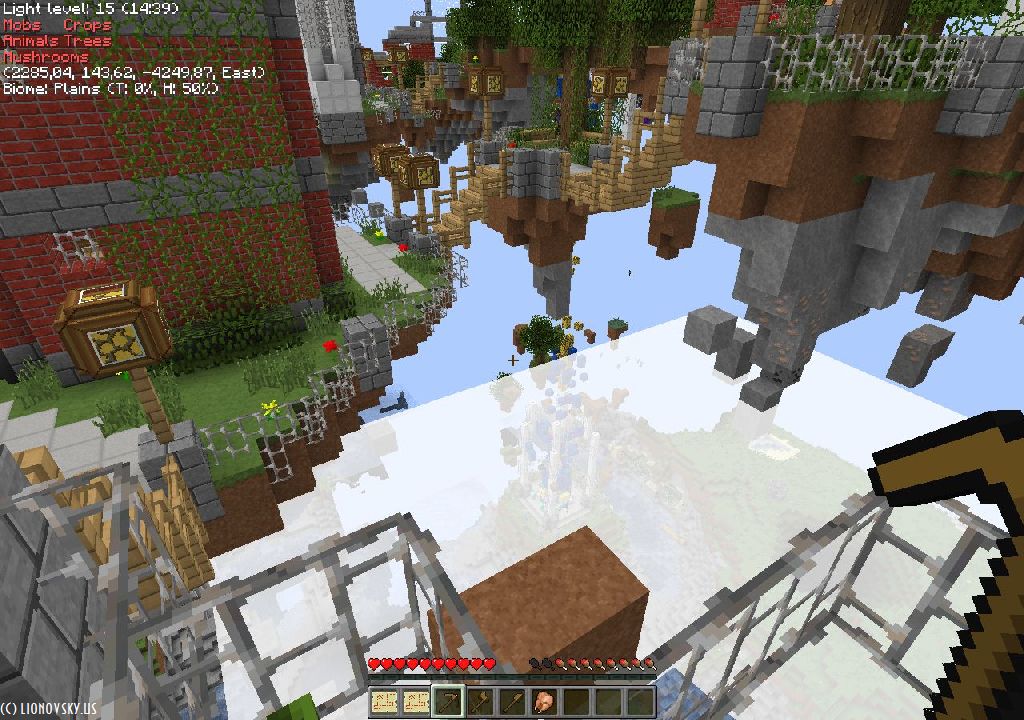This screenshot has height=720, width=1024.
Task: Choose the axe in the hotbar
Action: [482, 702]
